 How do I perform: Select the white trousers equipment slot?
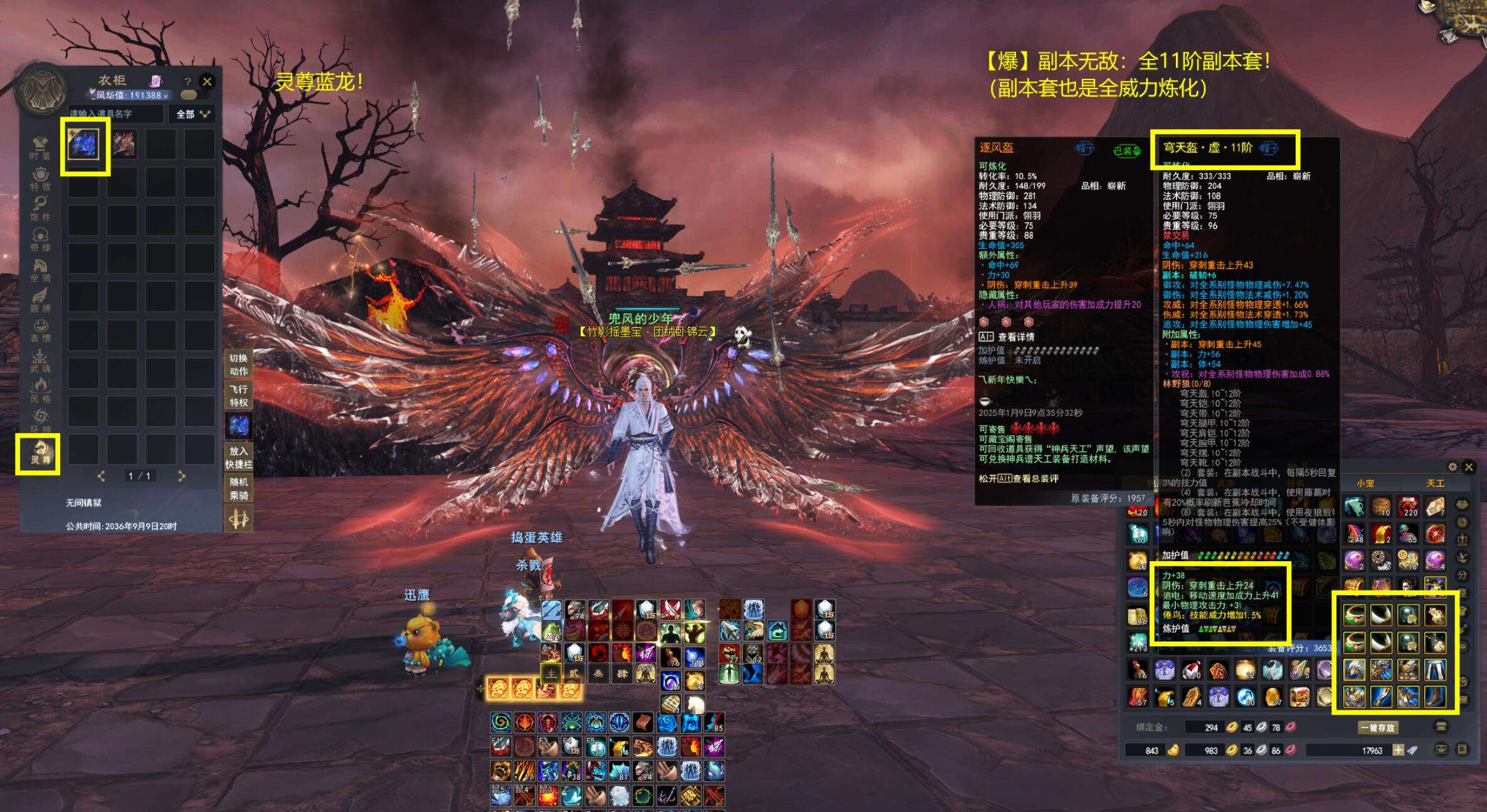[1435, 670]
